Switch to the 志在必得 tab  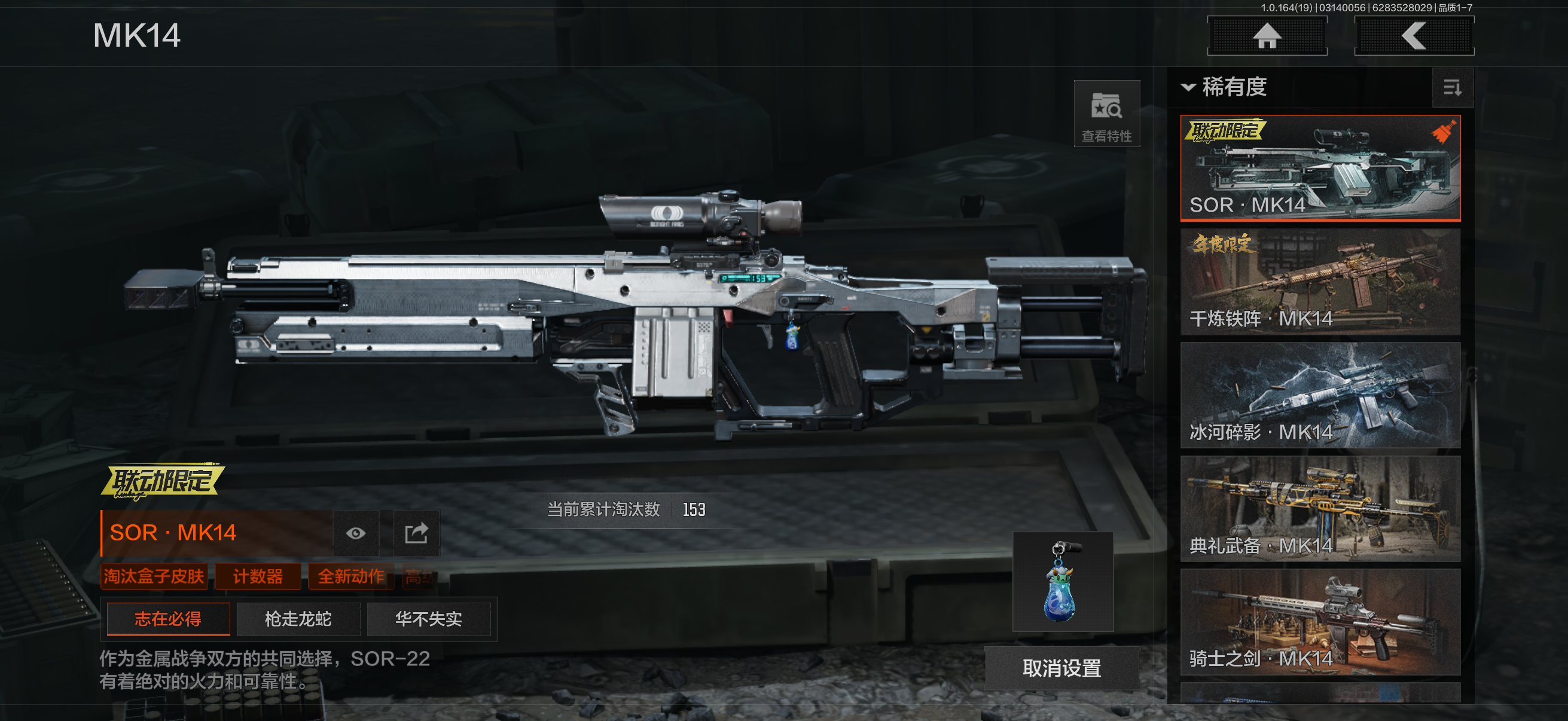click(168, 619)
